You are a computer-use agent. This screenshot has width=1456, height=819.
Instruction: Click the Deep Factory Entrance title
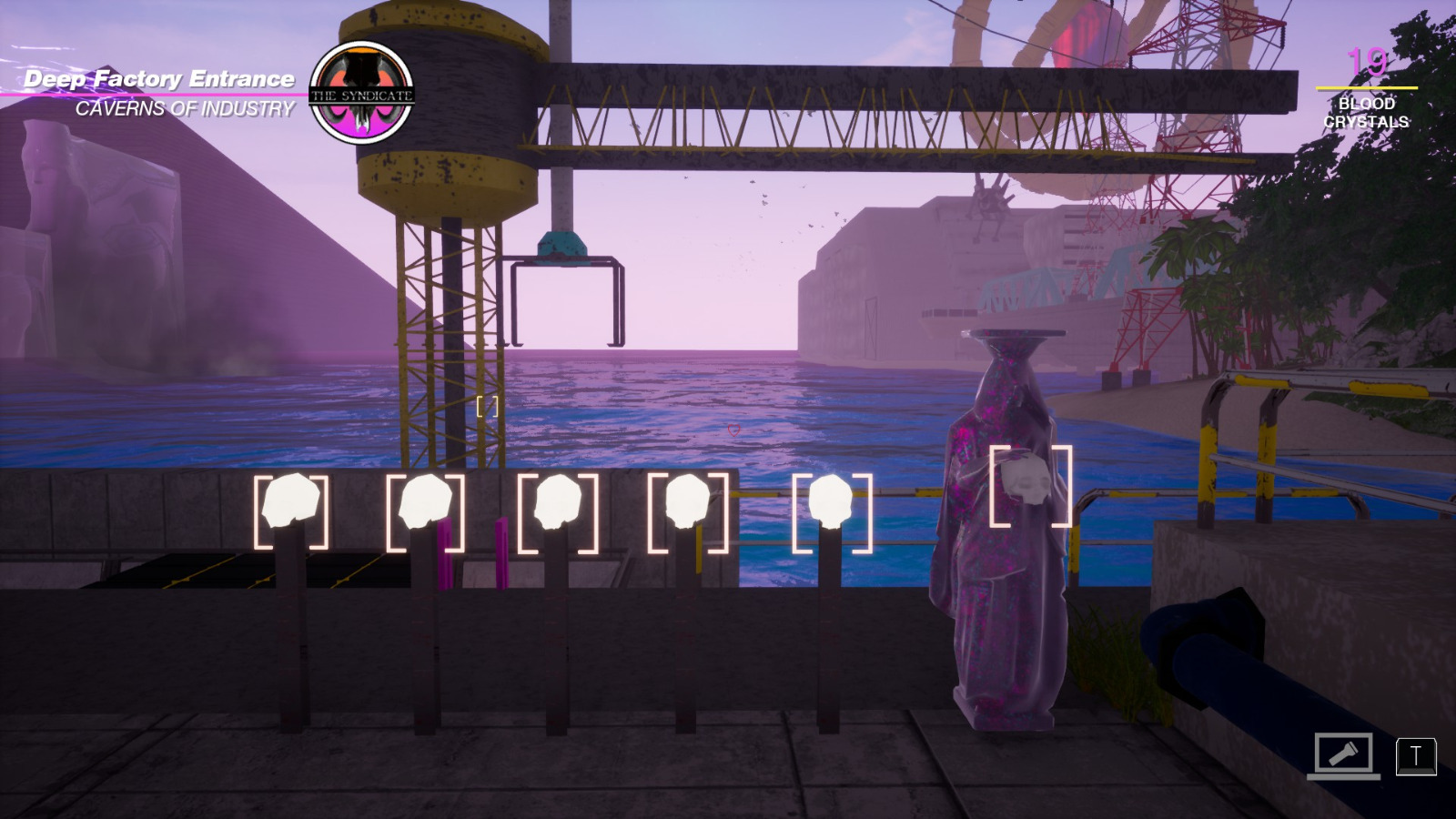pos(160,78)
